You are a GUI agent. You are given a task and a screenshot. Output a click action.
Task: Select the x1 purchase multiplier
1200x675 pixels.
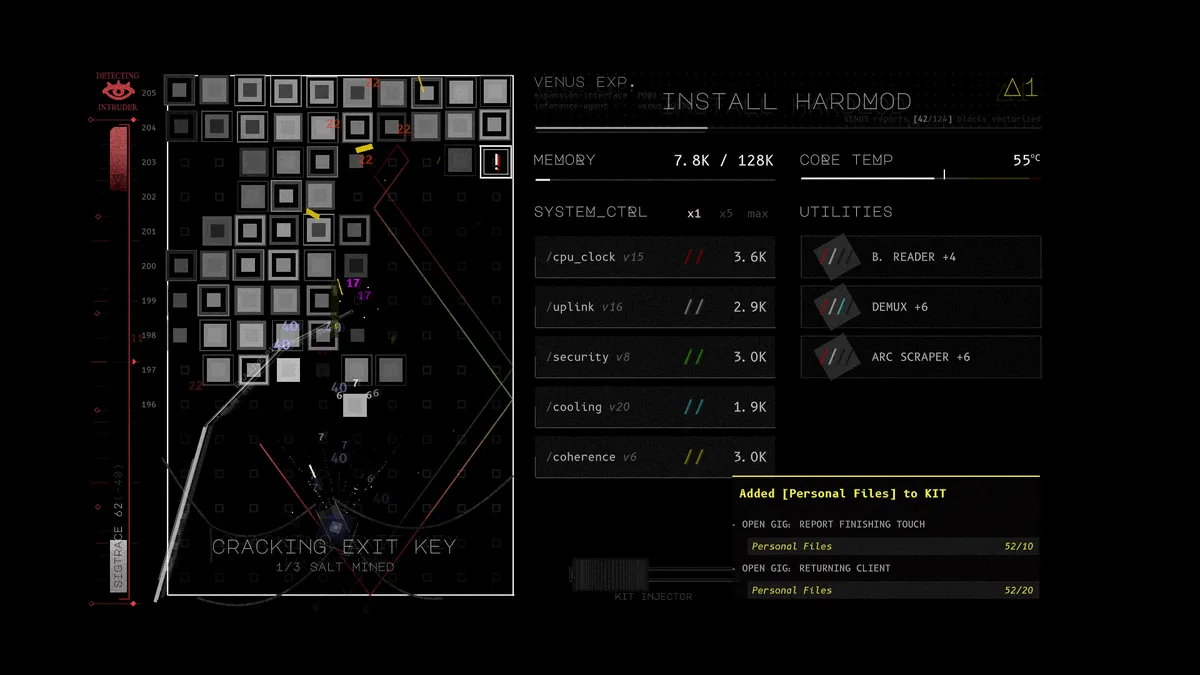pyautogui.click(x=694, y=213)
